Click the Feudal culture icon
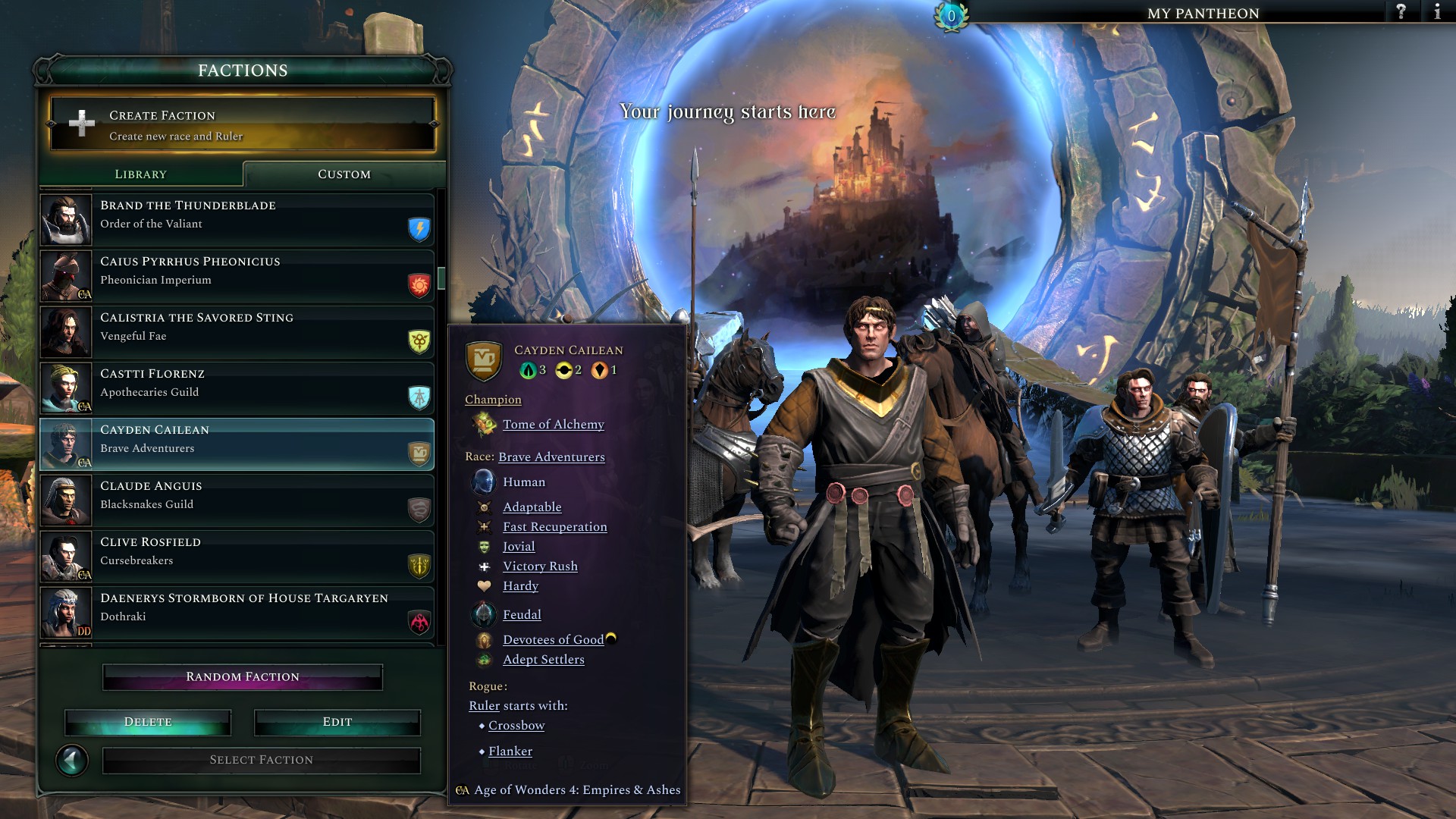The width and height of the screenshot is (1456, 819). [x=483, y=614]
